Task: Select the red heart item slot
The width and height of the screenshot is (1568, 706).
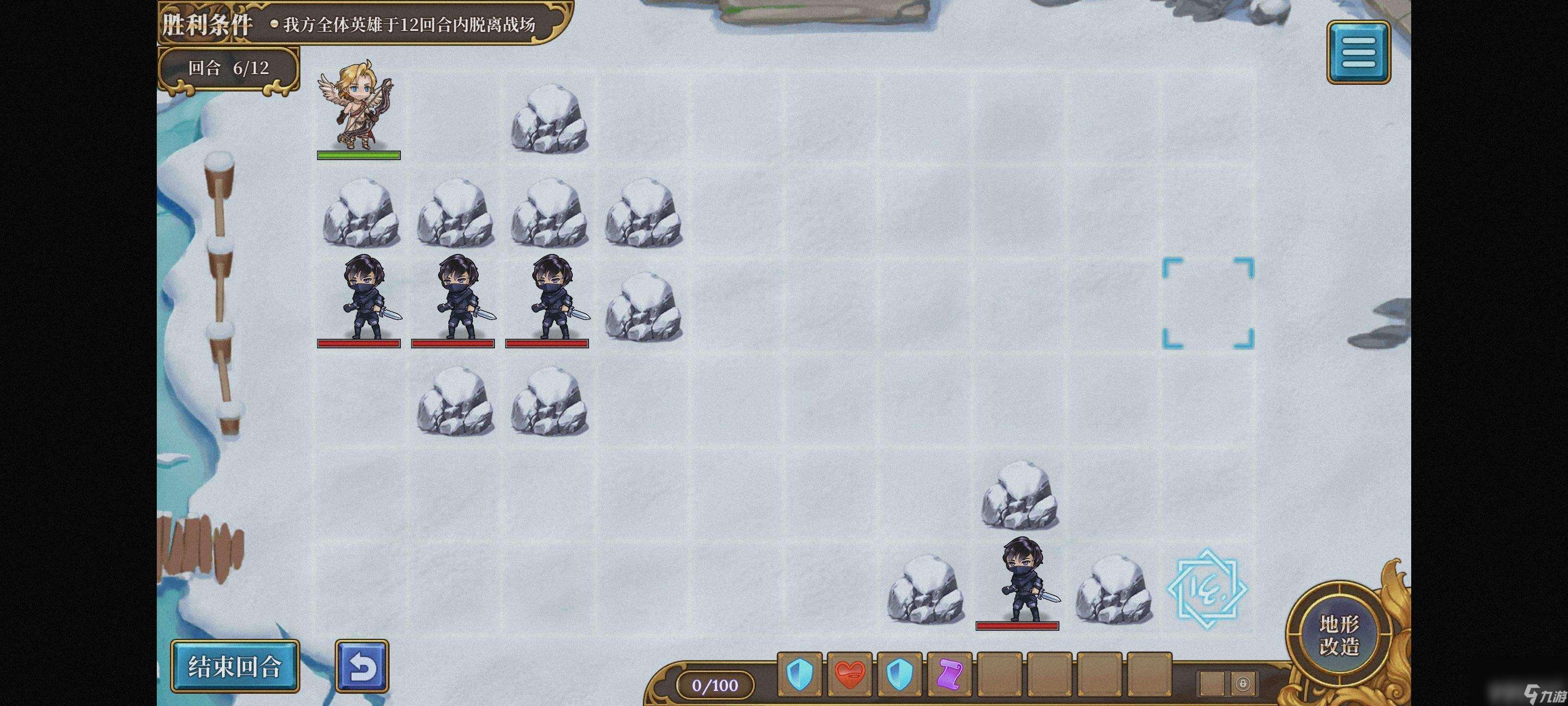Action: (850, 674)
